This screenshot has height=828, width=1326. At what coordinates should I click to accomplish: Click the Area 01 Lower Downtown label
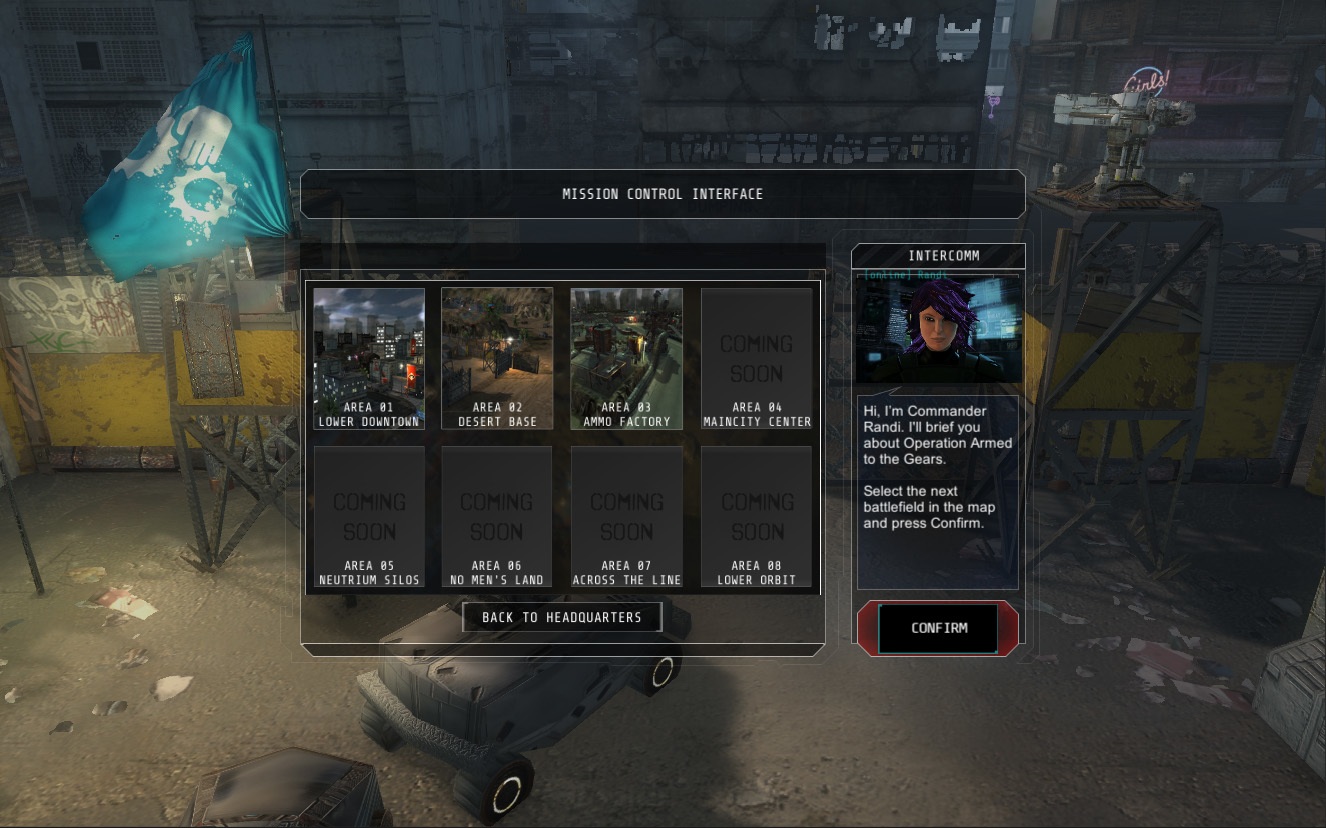coord(368,415)
